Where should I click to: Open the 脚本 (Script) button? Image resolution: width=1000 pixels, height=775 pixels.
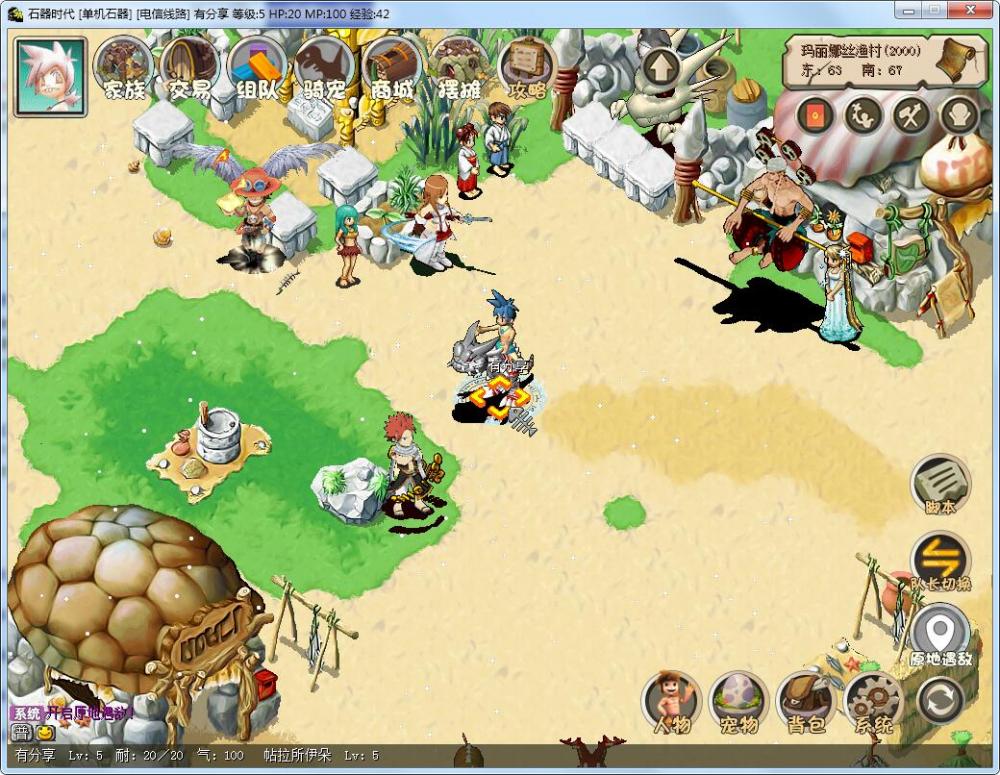coord(940,485)
